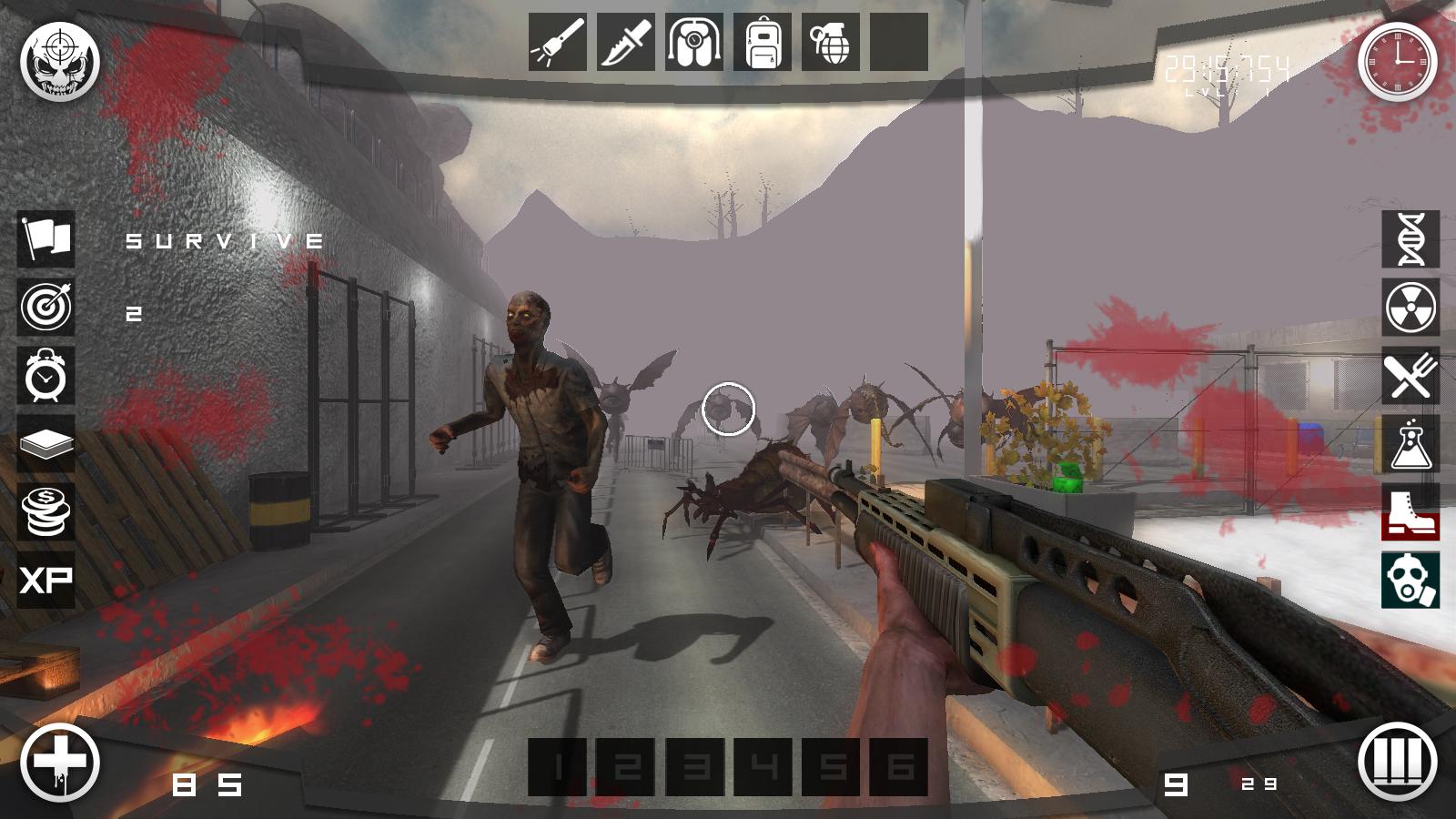Viewport: 1456px width, 819px height.
Task: Open the fork and knife food icon
Action: coord(1410,375)
